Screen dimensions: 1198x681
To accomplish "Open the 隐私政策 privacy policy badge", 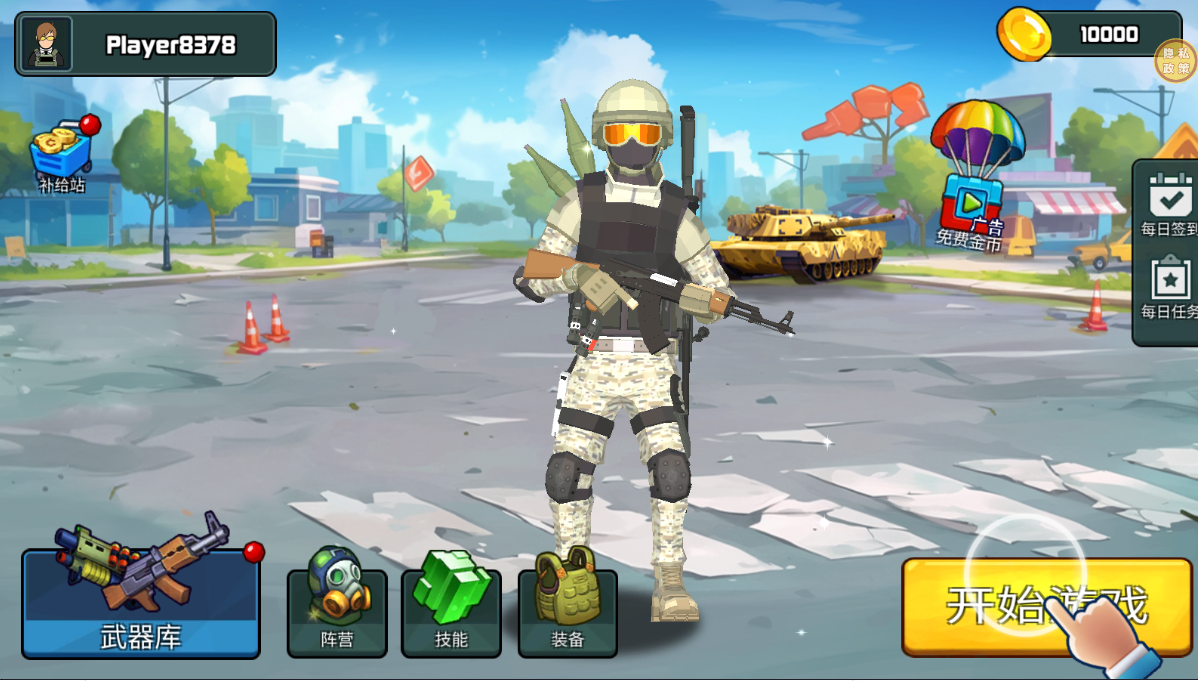I will [x=1176, y=60].
